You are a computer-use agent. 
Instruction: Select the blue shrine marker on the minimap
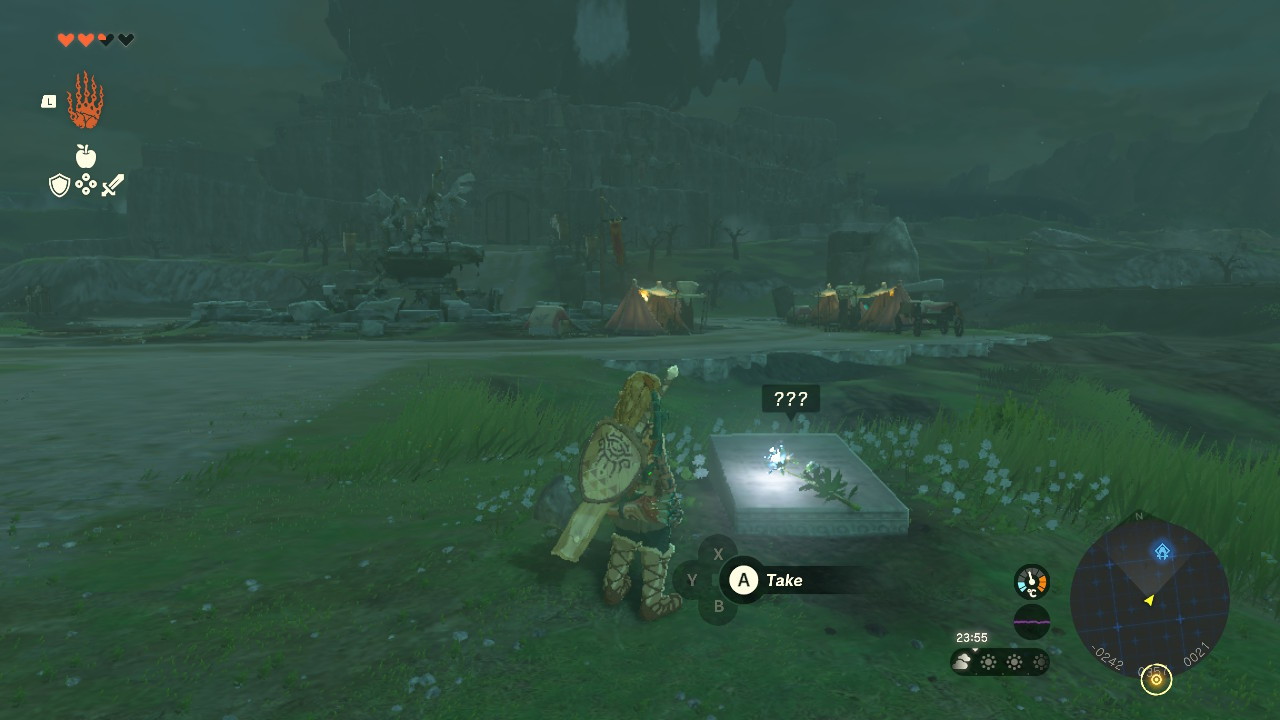point(1162,551)
